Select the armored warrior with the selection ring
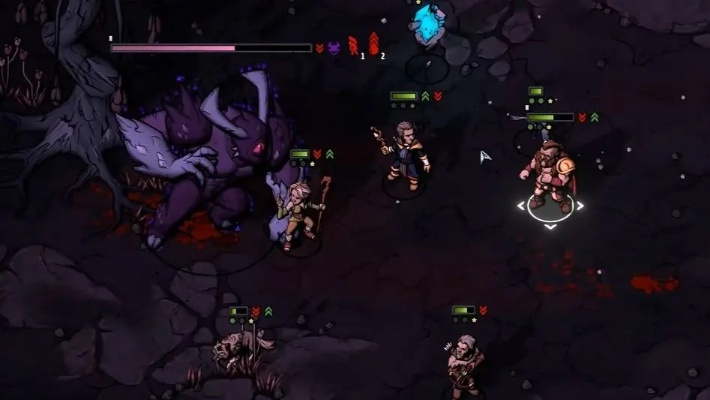The height and width of the screenshot is (400, 710). coord(548,175)
